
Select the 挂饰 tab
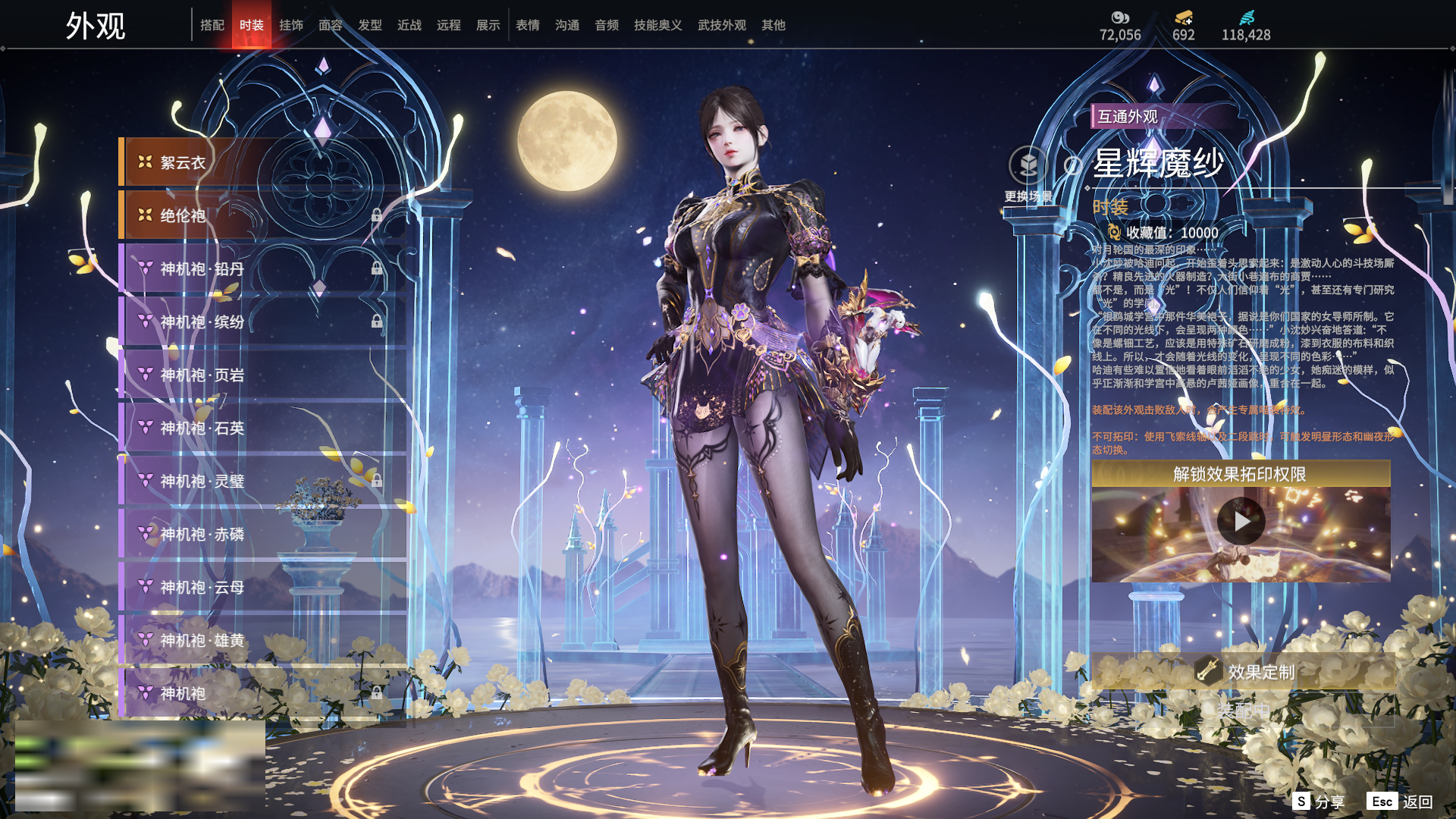pyautogui.click(x=290, y=25)
